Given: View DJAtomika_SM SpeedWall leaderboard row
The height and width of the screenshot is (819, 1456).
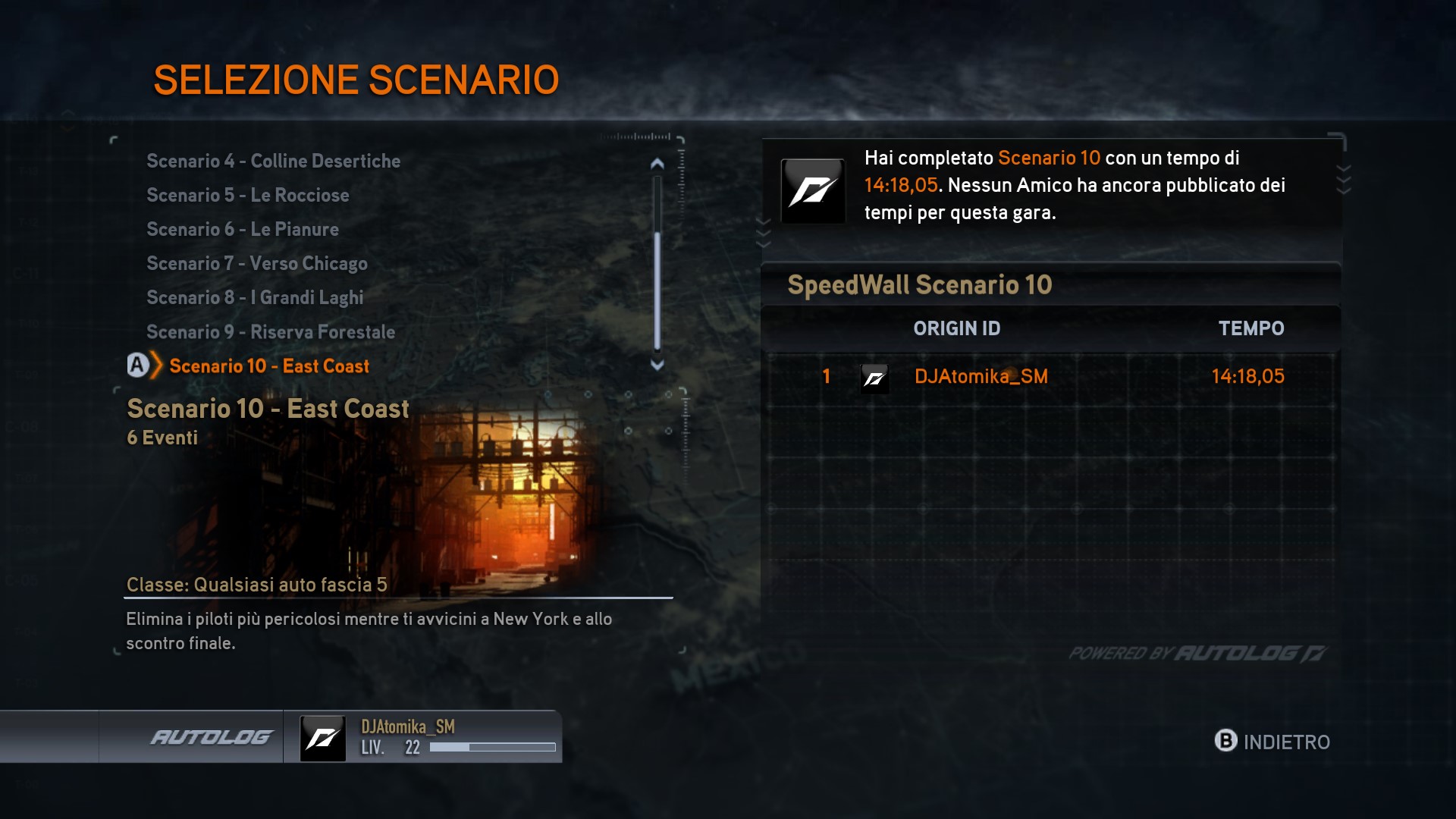Looking at the screenshot, I should pos(1050,377).
